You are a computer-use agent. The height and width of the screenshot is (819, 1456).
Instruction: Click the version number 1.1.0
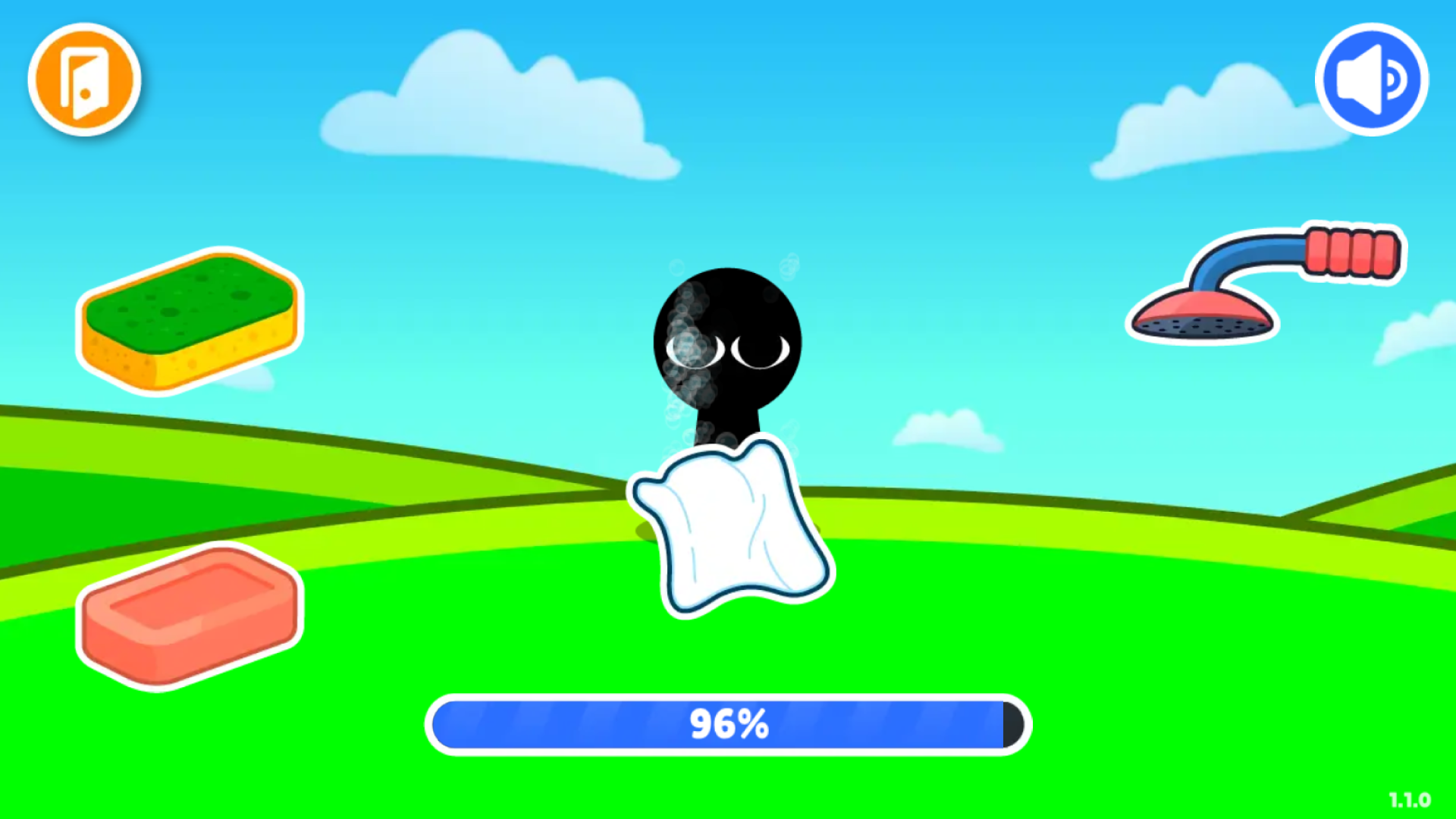click(1410, 798)
